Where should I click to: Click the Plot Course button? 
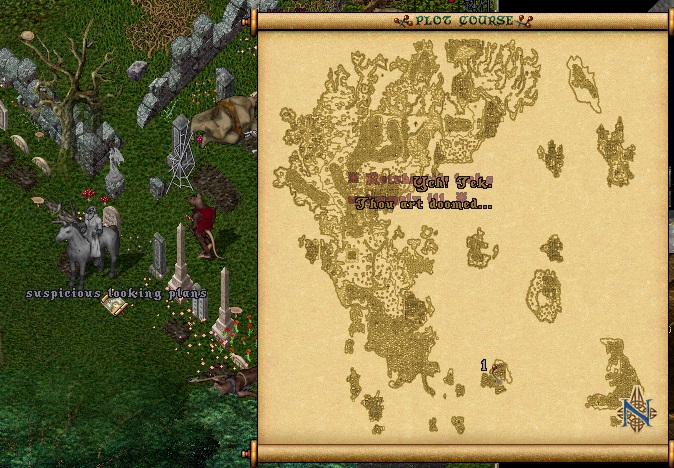[463, 20]
